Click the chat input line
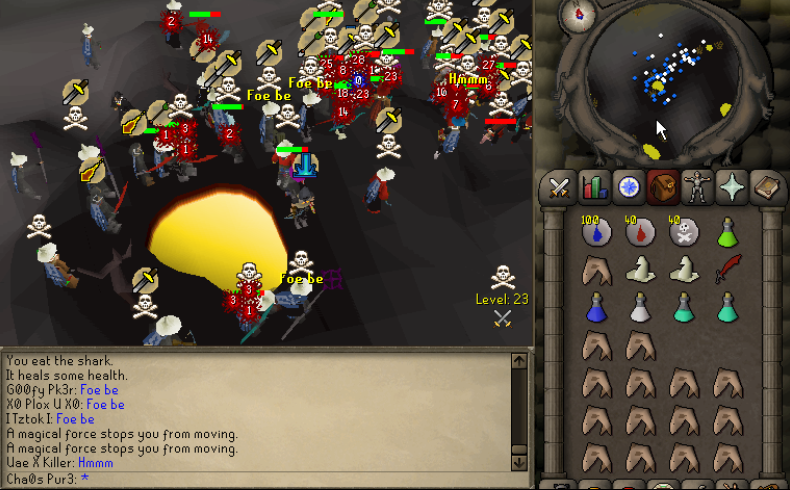Image resolution: width=790 pixels, height=490 pixels. tap(260, 478)
